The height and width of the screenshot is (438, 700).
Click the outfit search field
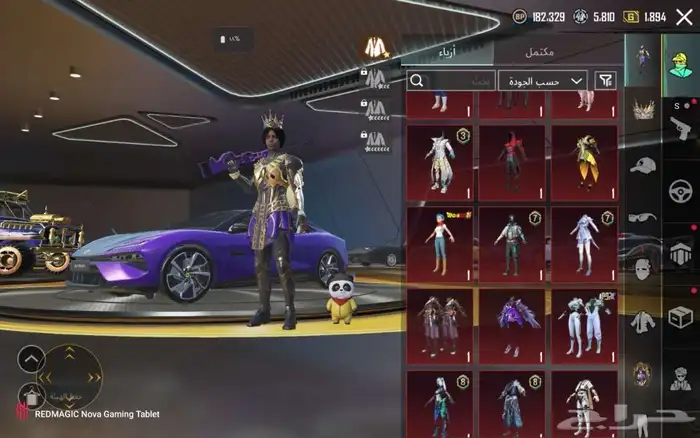[450, 80]
